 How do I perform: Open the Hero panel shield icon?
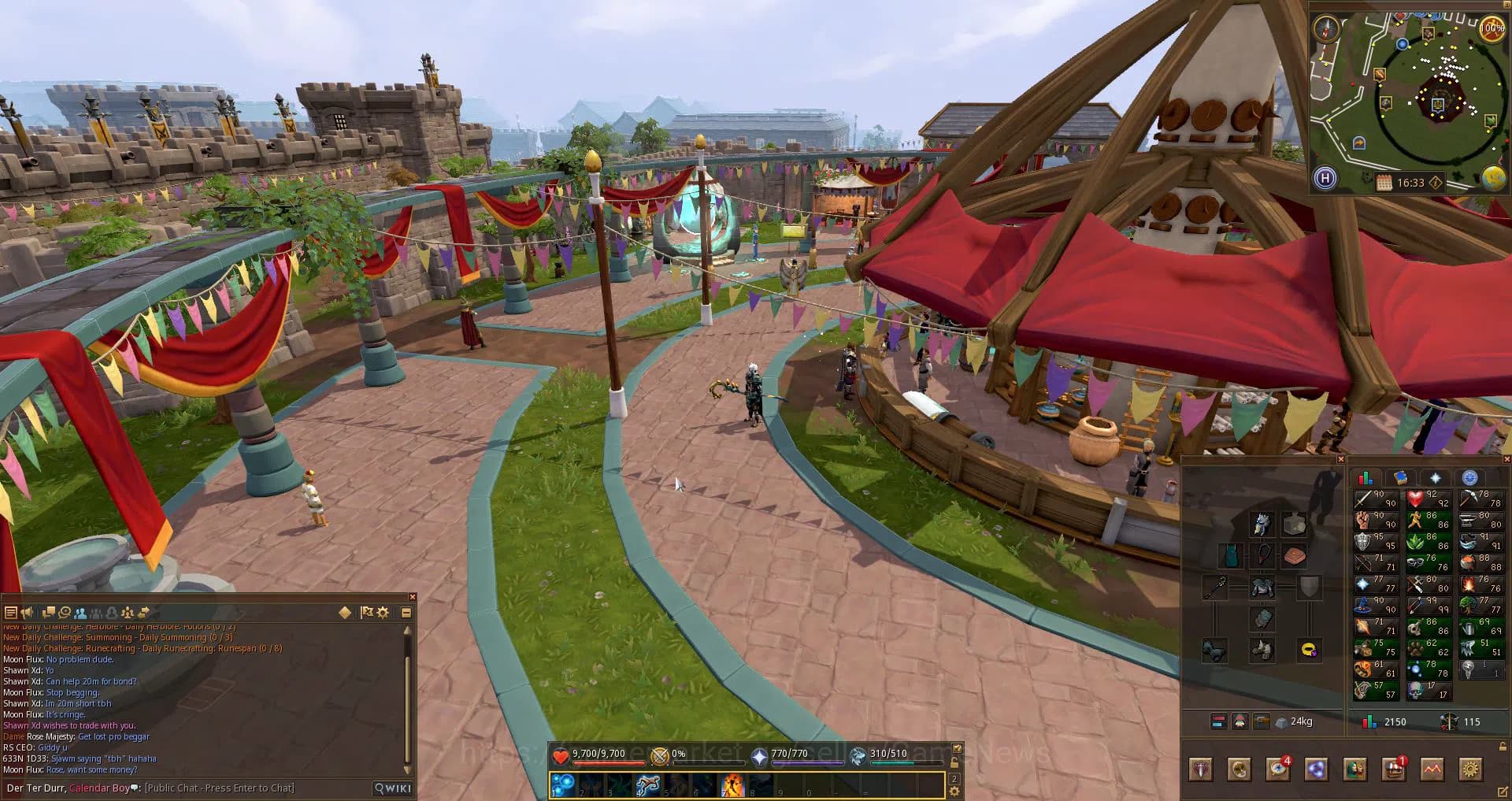1201,769
